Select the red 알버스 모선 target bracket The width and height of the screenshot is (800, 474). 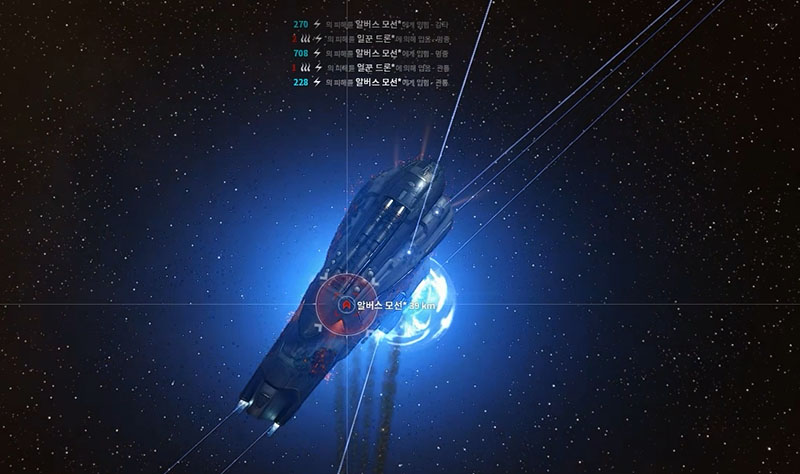click(x=346, y=304)
